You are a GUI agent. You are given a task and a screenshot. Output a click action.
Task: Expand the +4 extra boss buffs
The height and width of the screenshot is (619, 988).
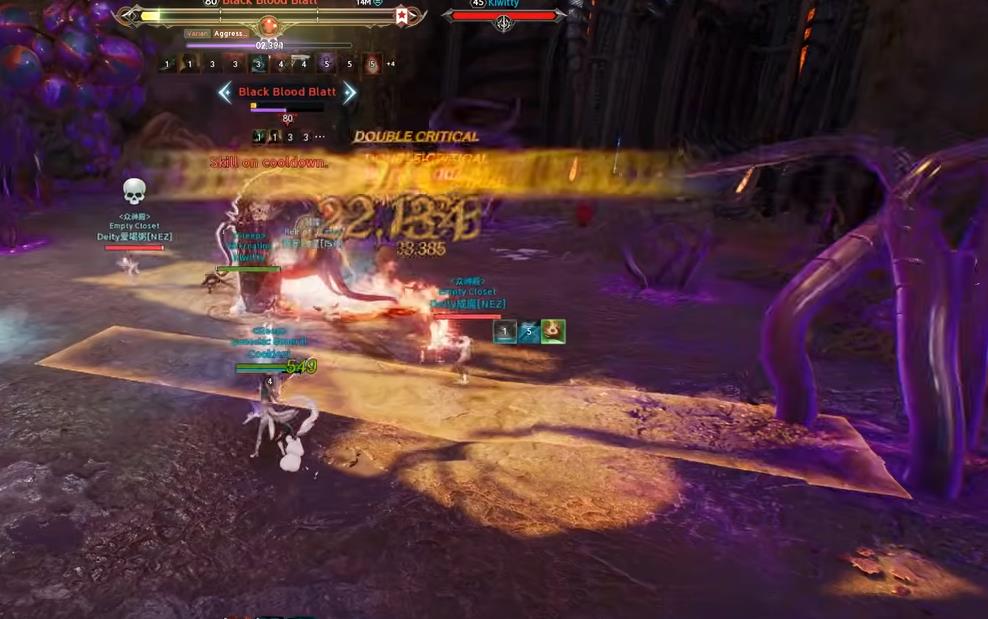390,64
